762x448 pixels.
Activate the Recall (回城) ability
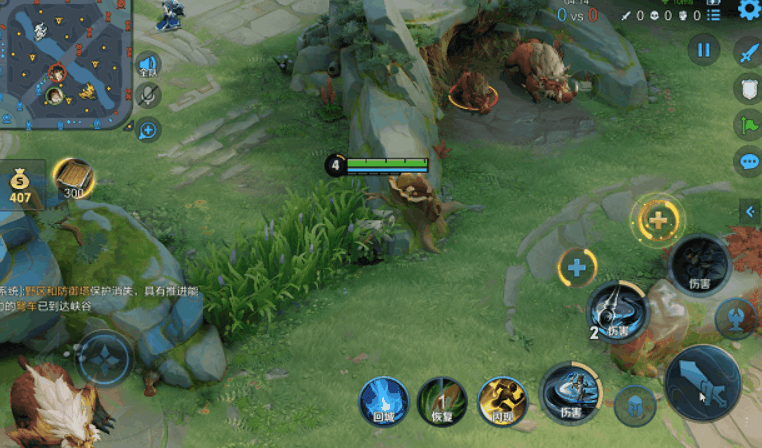[x=384, y=401]
